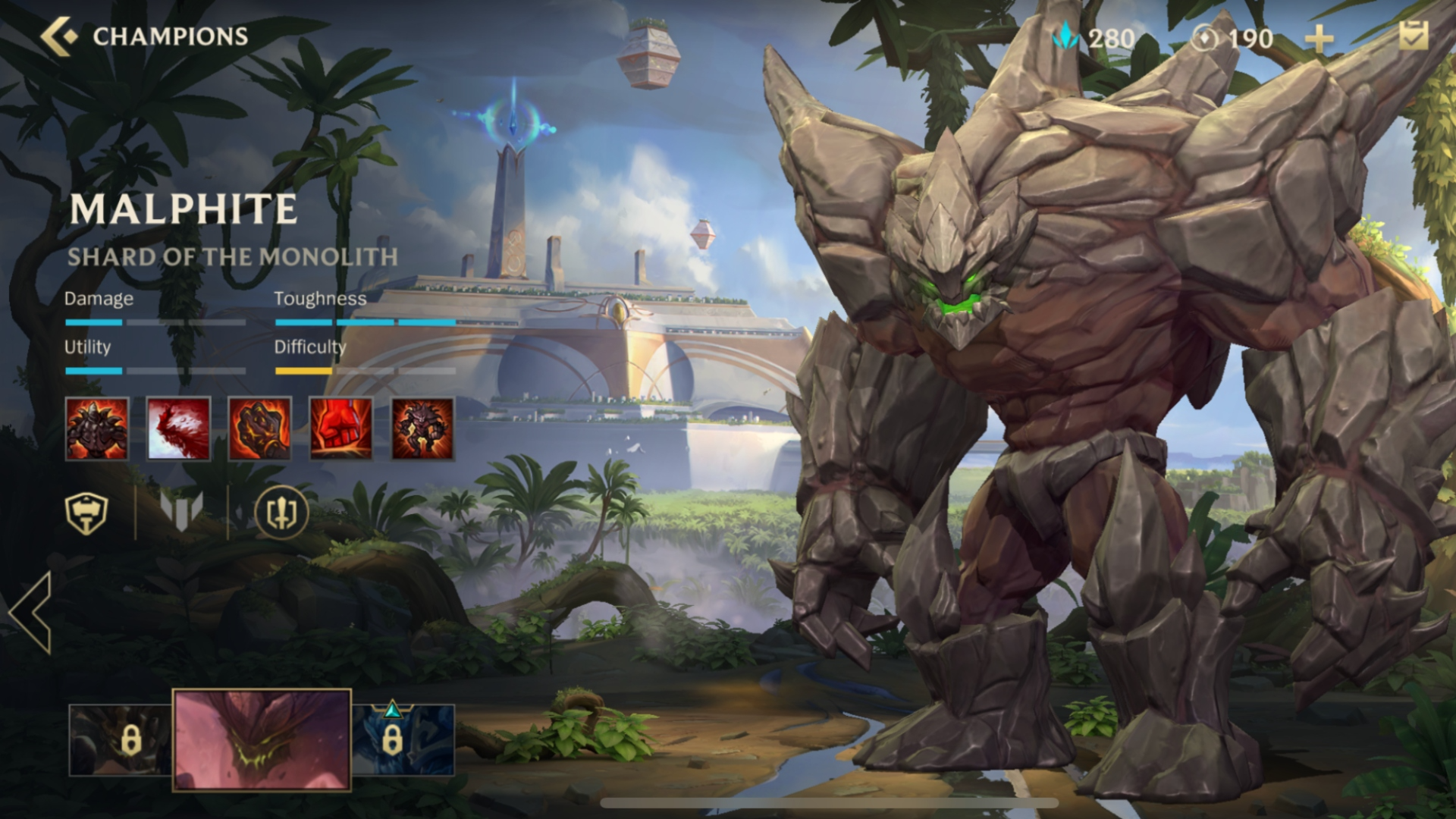Open the clipboard checklist missions icon
This screenshot has width=1456, height=819.
tap(1414, 36)
